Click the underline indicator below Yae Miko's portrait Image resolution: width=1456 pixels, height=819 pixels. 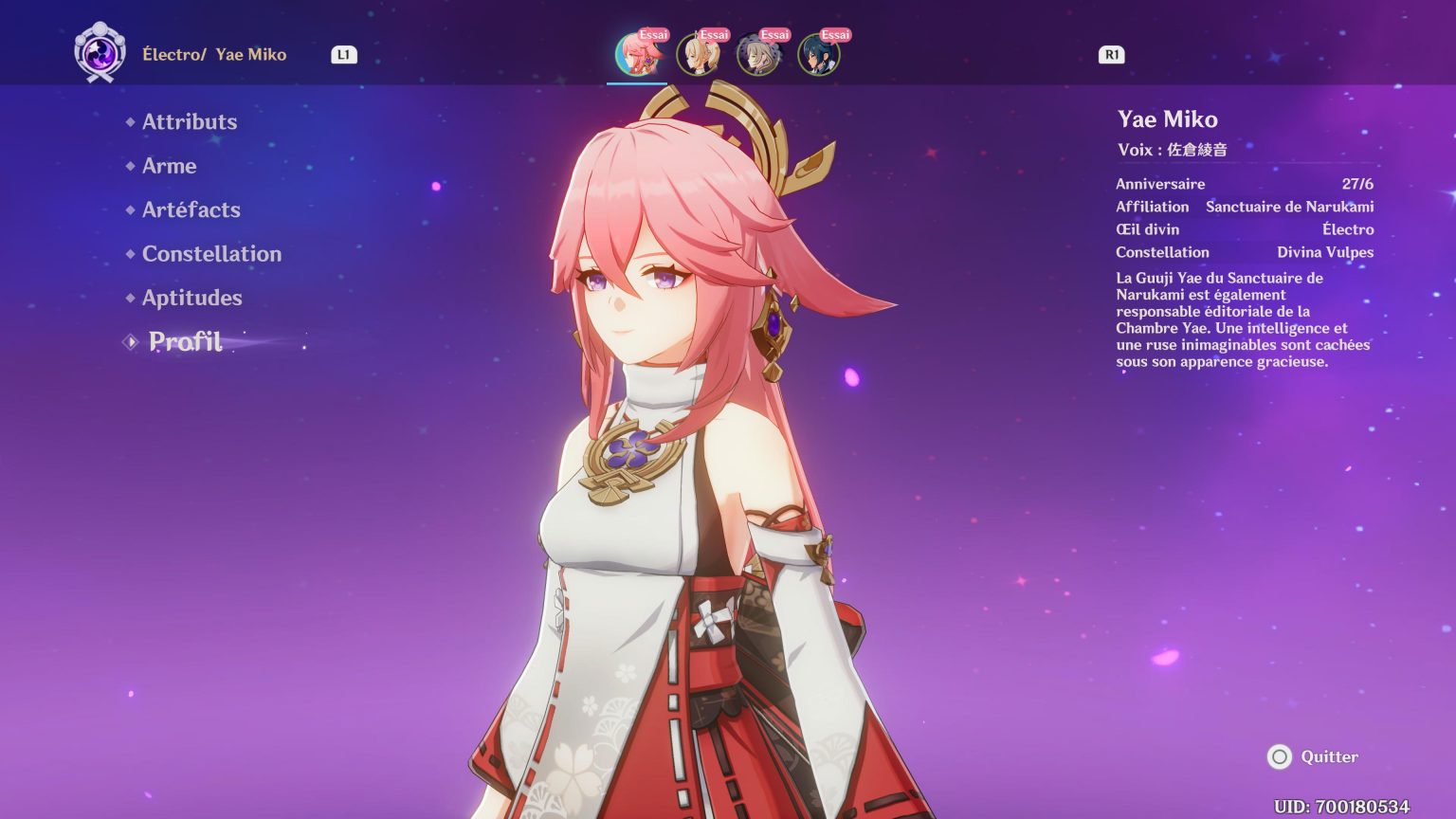pyautogui.click(x=638, y=83)
